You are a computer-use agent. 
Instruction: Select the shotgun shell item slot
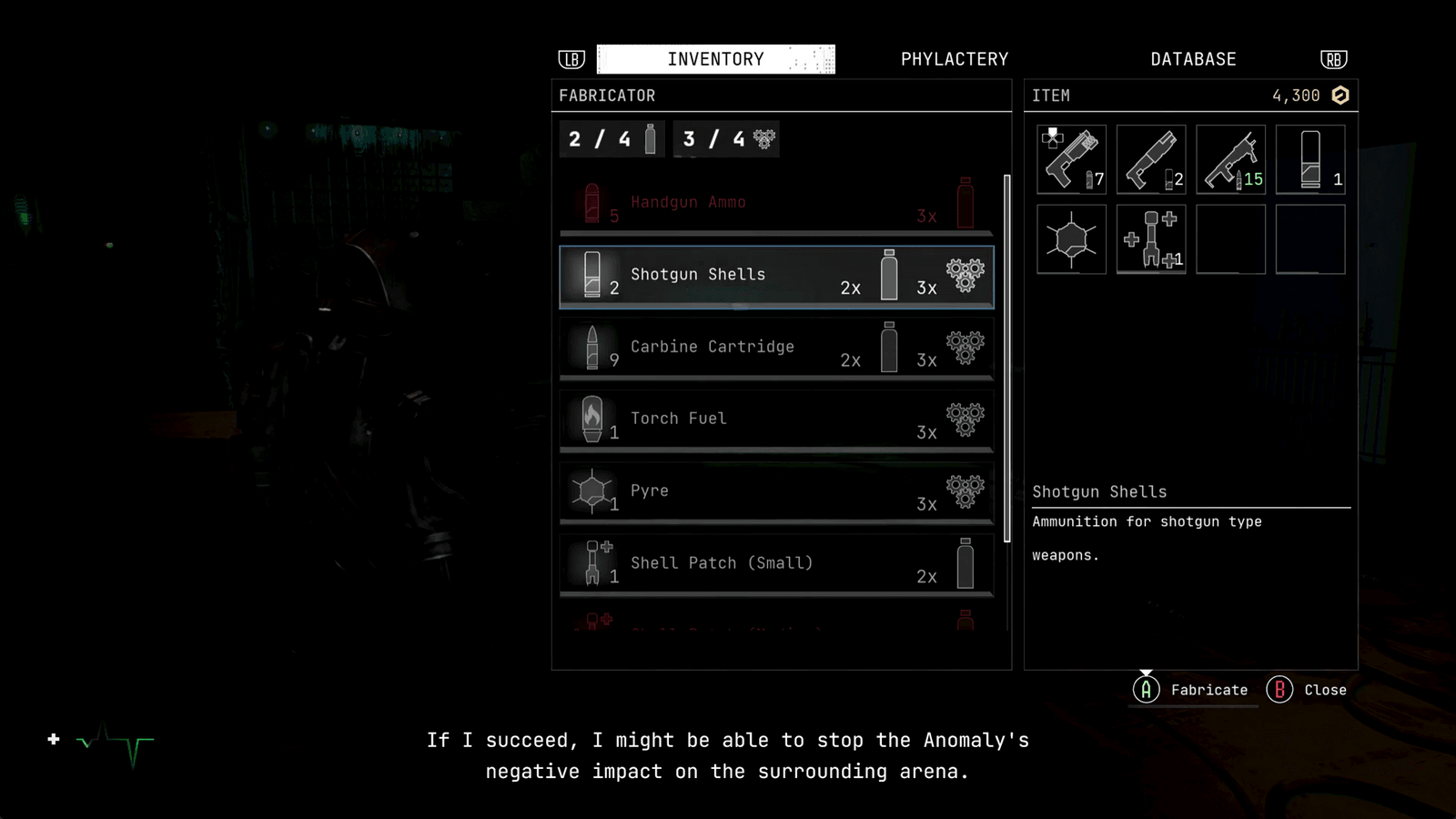1310,159
